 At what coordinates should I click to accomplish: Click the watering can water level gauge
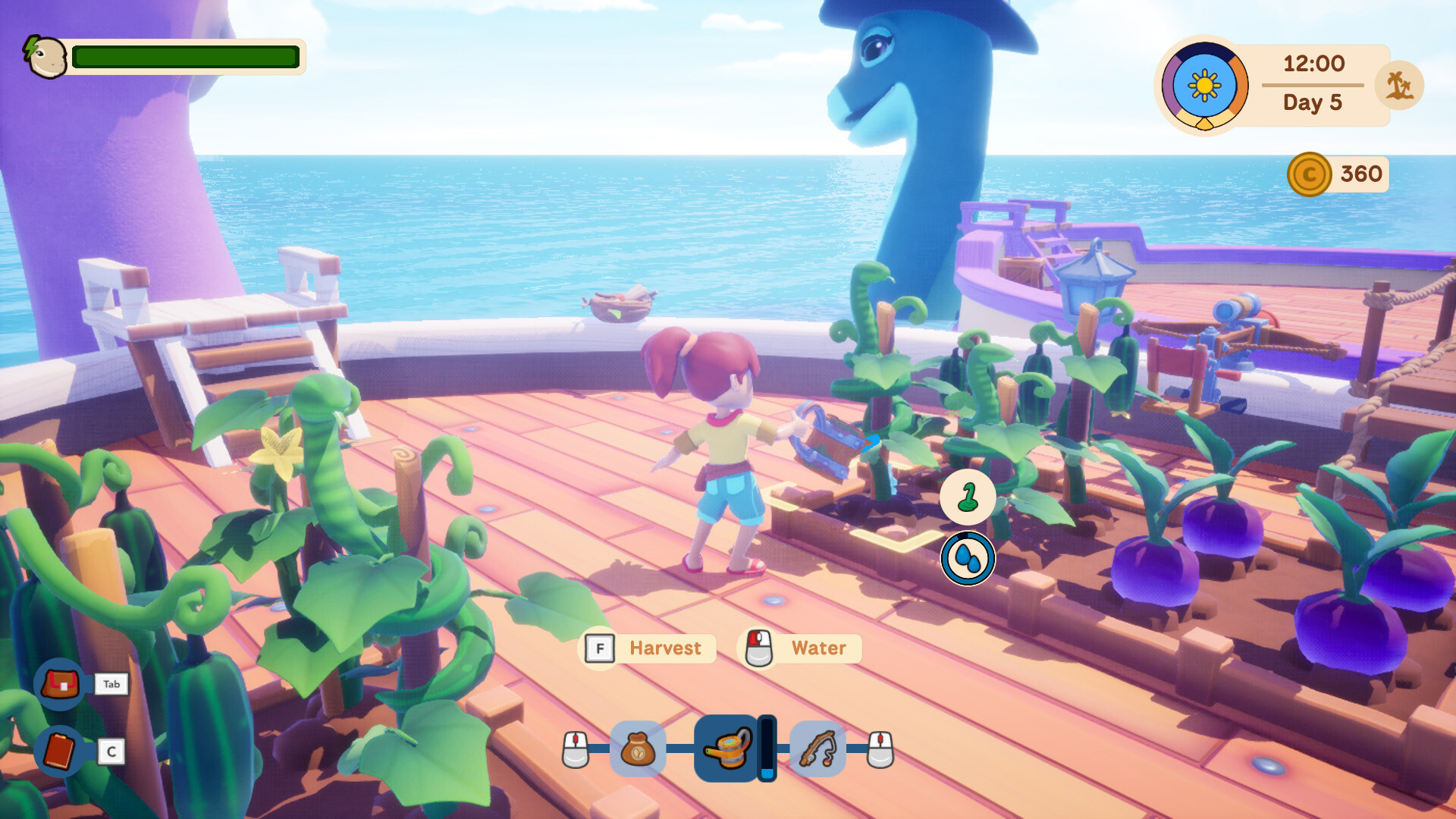tap(767, 749)
